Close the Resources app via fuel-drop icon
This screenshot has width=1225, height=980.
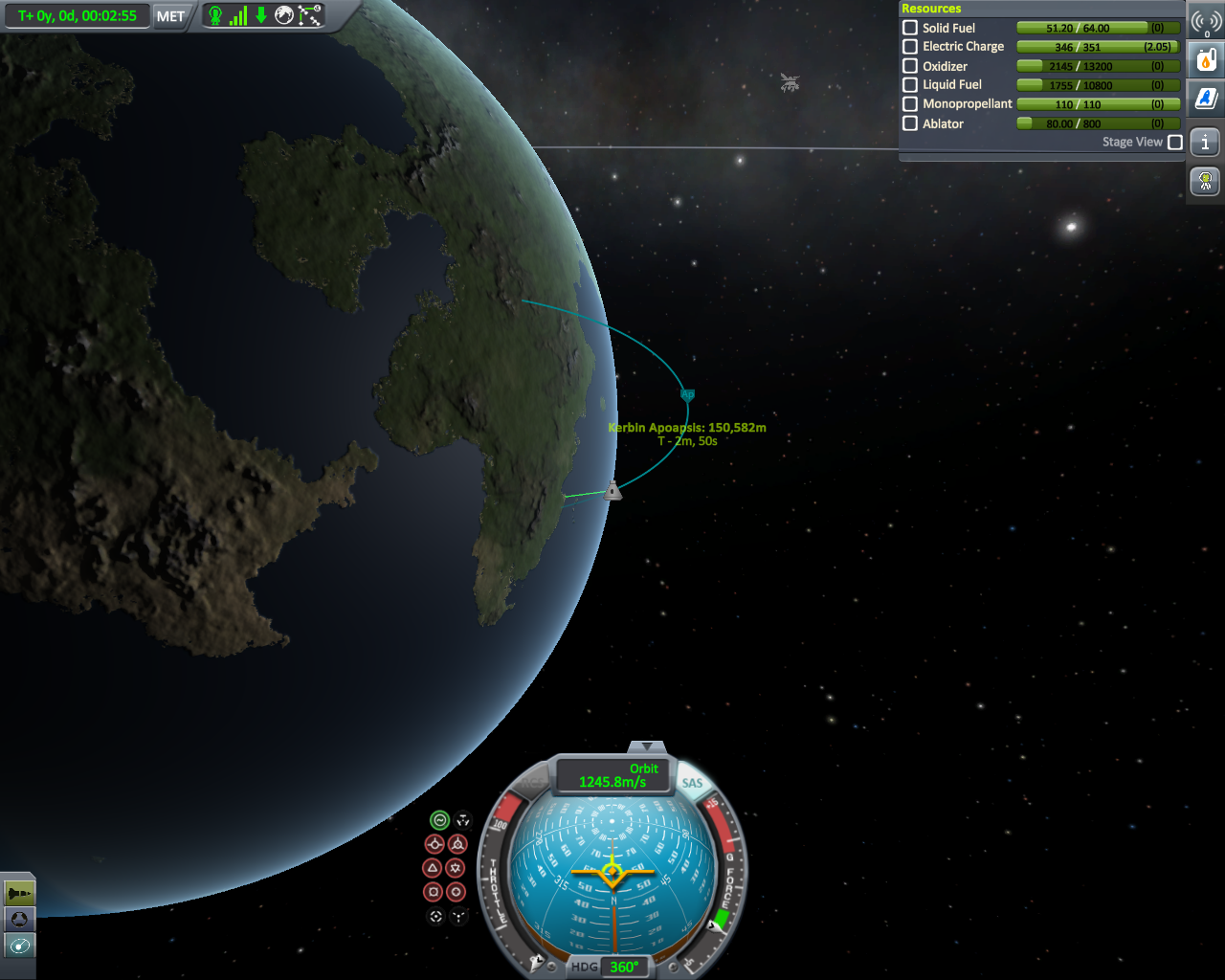[1206, 60]
